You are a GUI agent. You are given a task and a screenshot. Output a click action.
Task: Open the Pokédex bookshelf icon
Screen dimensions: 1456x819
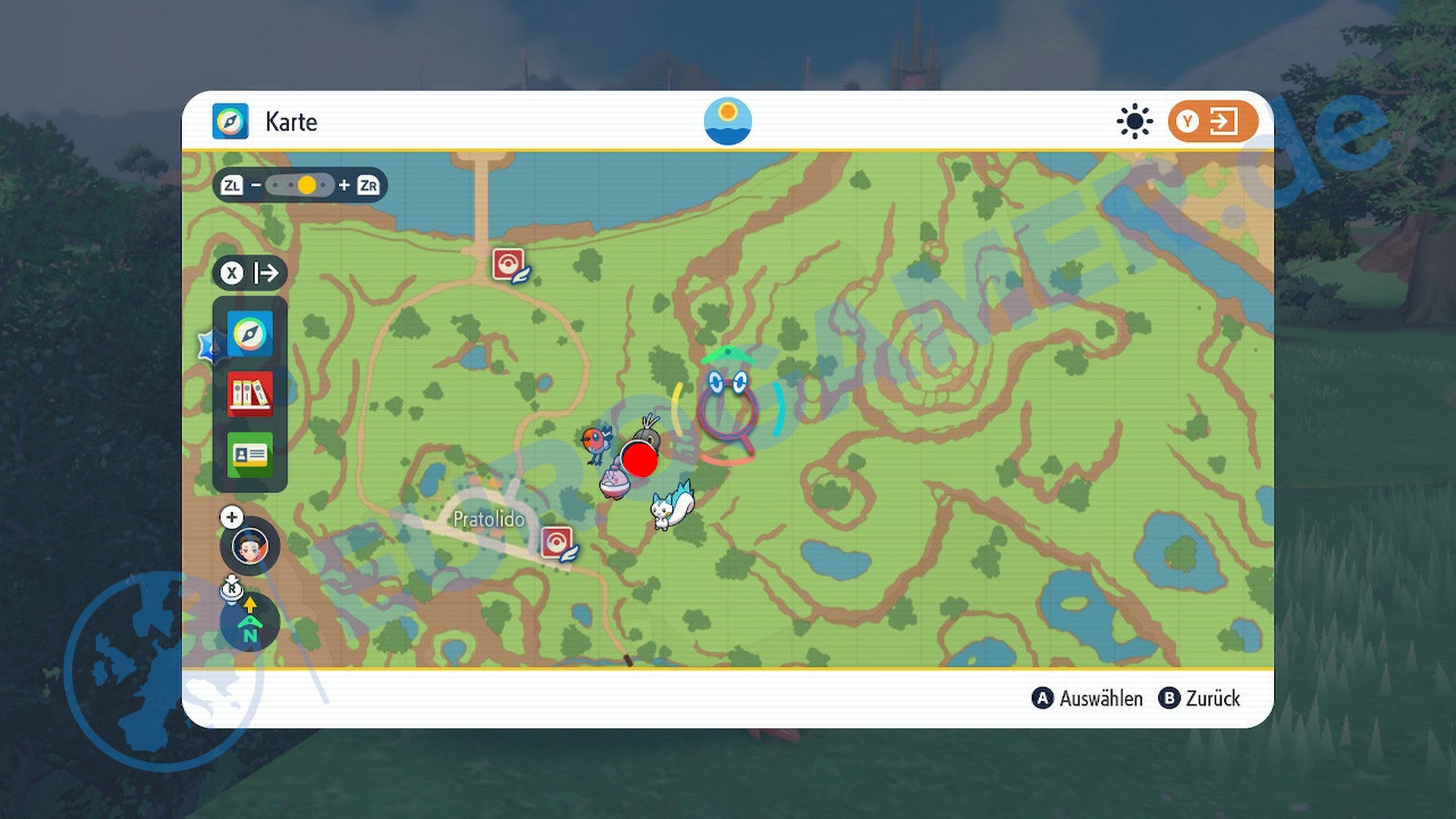tap(249, 394)
